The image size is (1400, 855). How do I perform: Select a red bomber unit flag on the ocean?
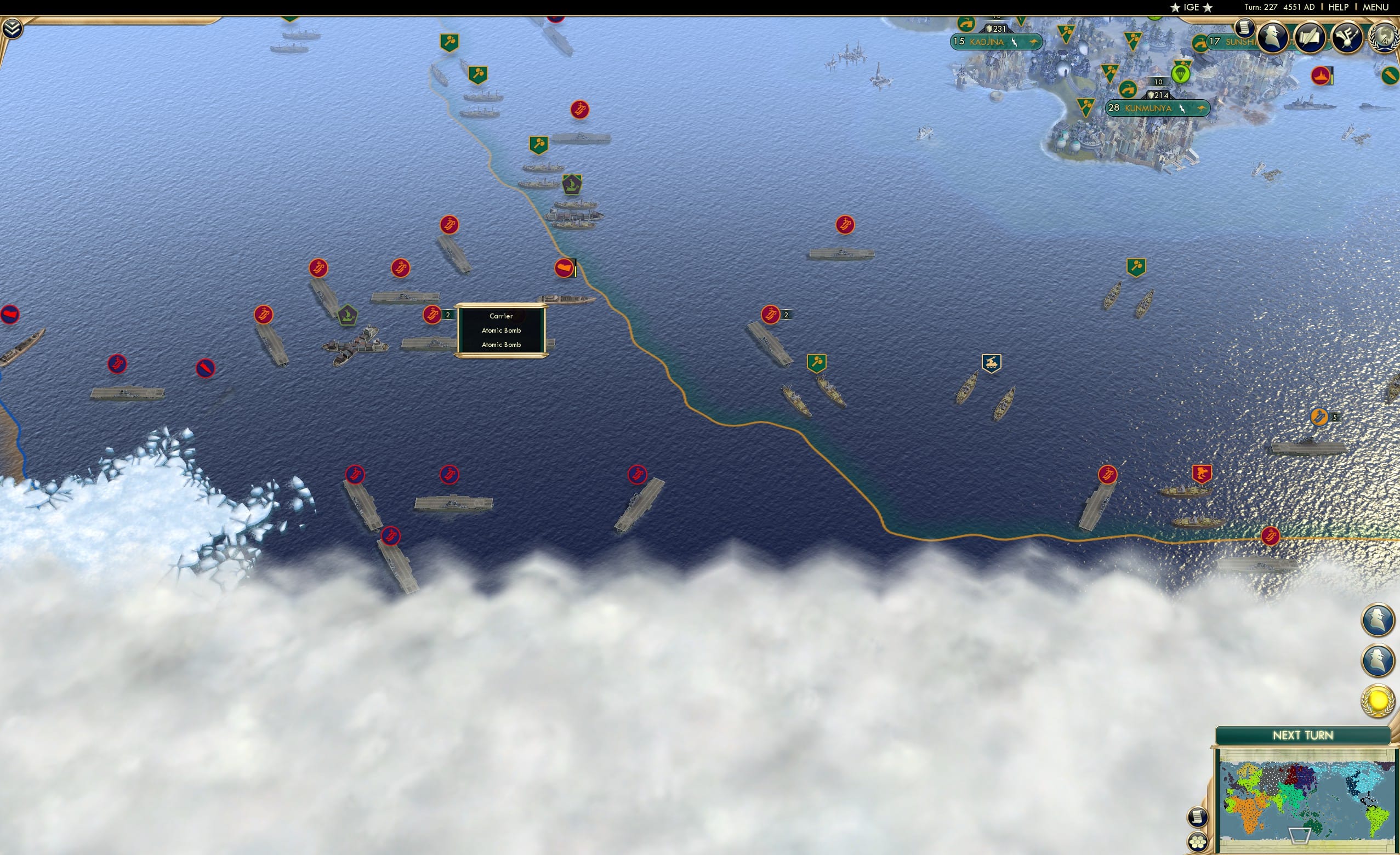(579, 110)
